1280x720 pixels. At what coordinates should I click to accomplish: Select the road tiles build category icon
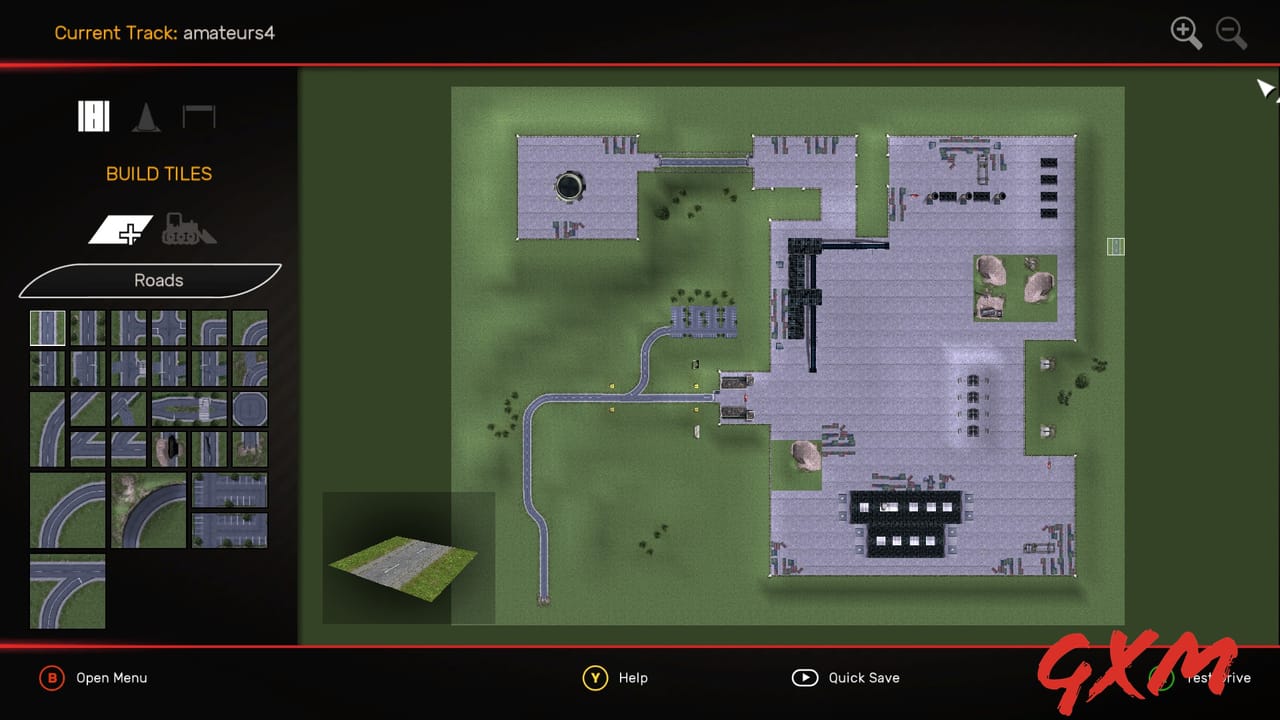point(93,116)
